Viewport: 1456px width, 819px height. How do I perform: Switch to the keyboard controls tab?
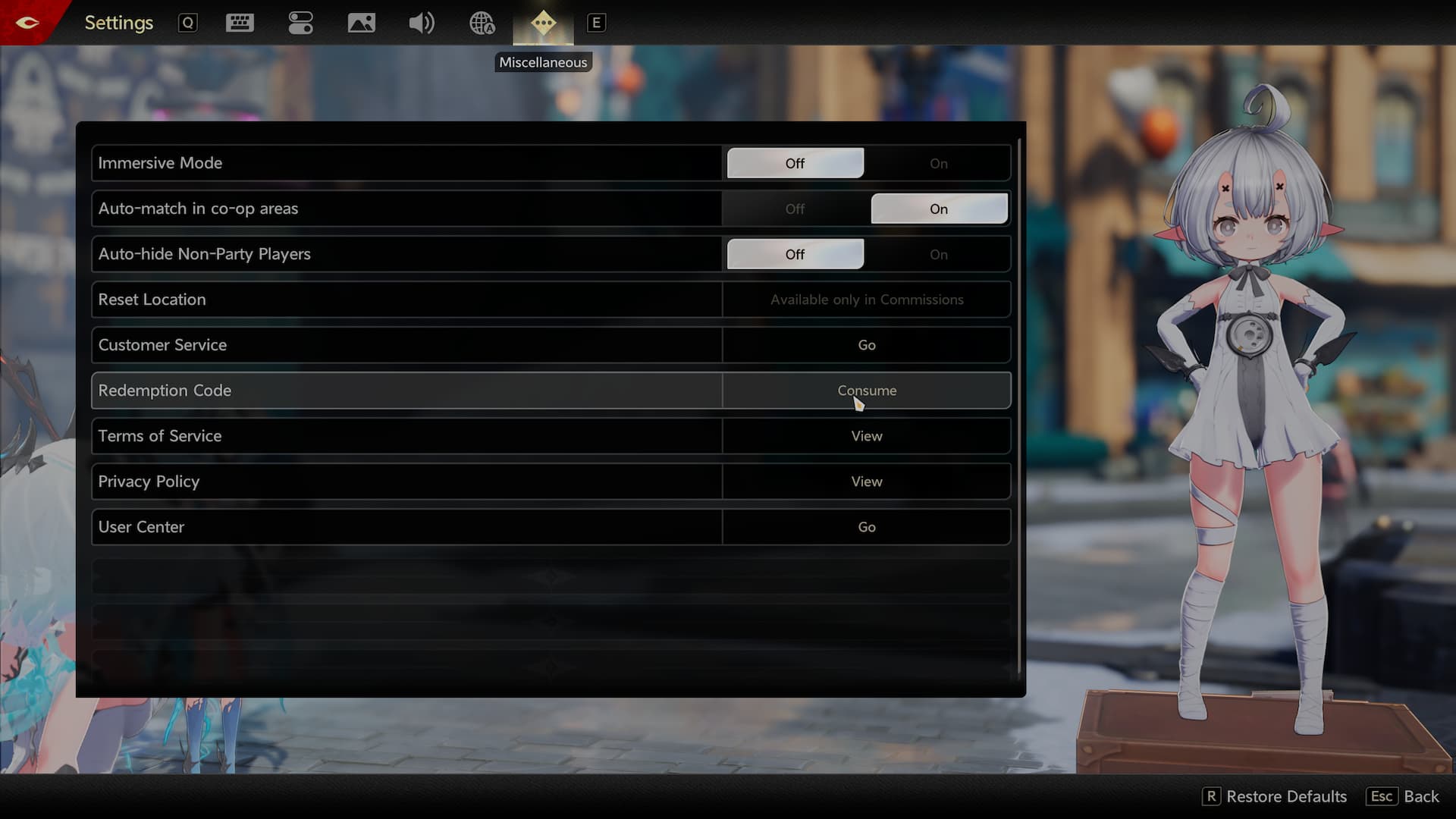pos(240,23)
